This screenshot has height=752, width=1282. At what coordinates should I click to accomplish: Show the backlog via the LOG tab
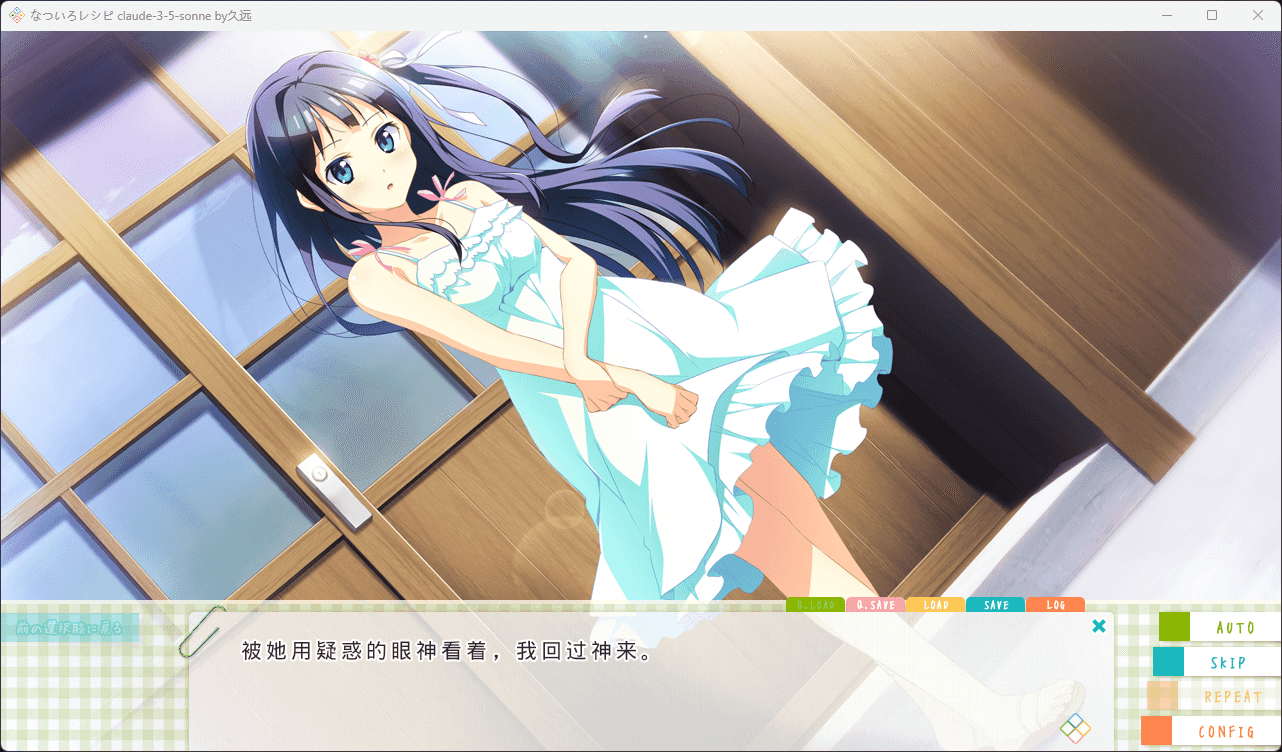point(1055,605)
